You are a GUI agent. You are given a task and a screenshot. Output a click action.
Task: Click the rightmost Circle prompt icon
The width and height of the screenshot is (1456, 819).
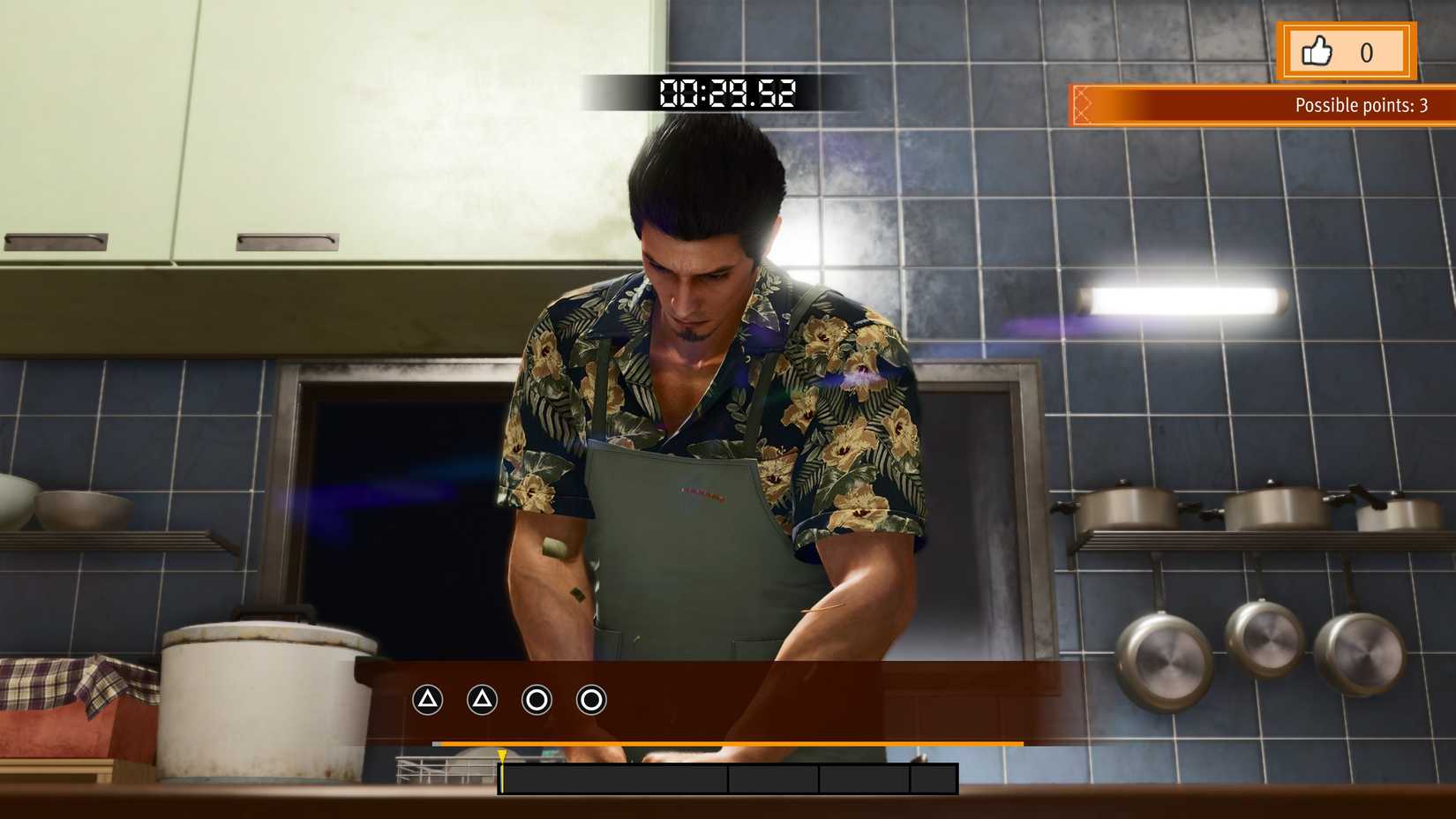click(589, 700)
